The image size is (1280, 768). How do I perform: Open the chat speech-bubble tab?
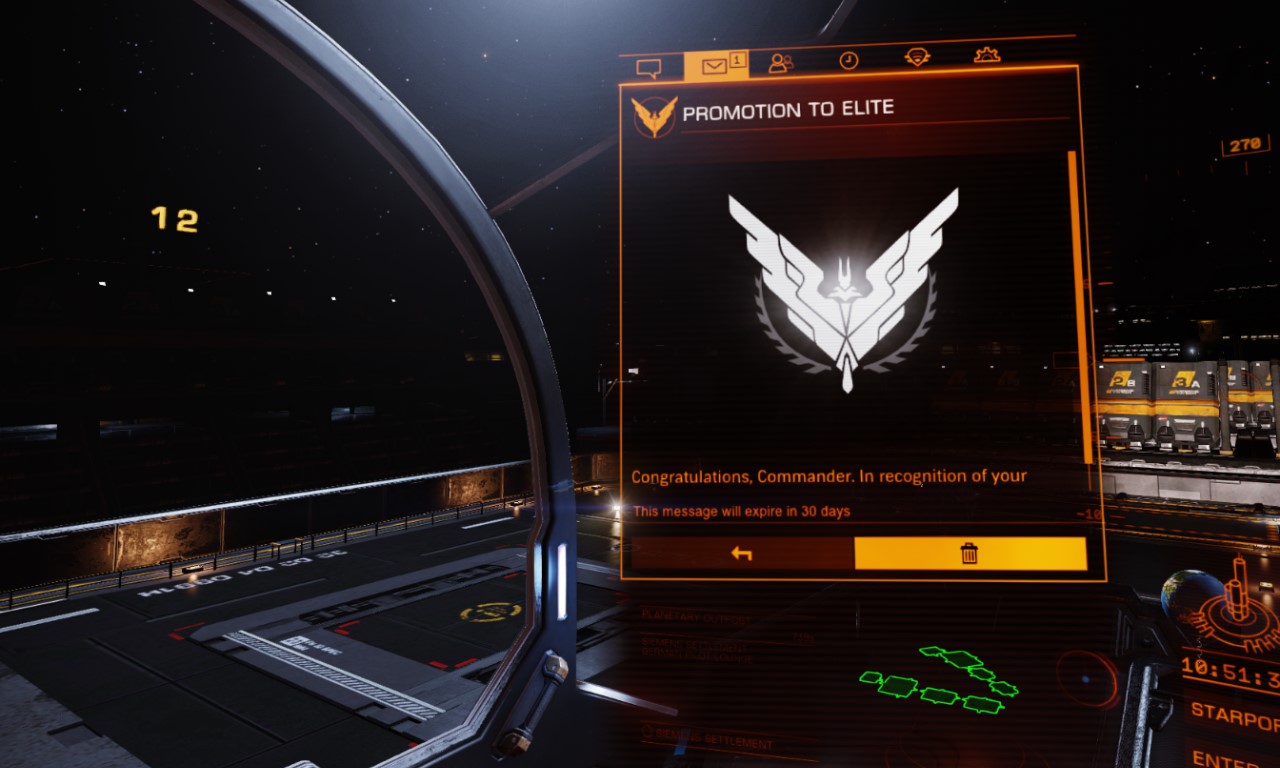[649, 67]
